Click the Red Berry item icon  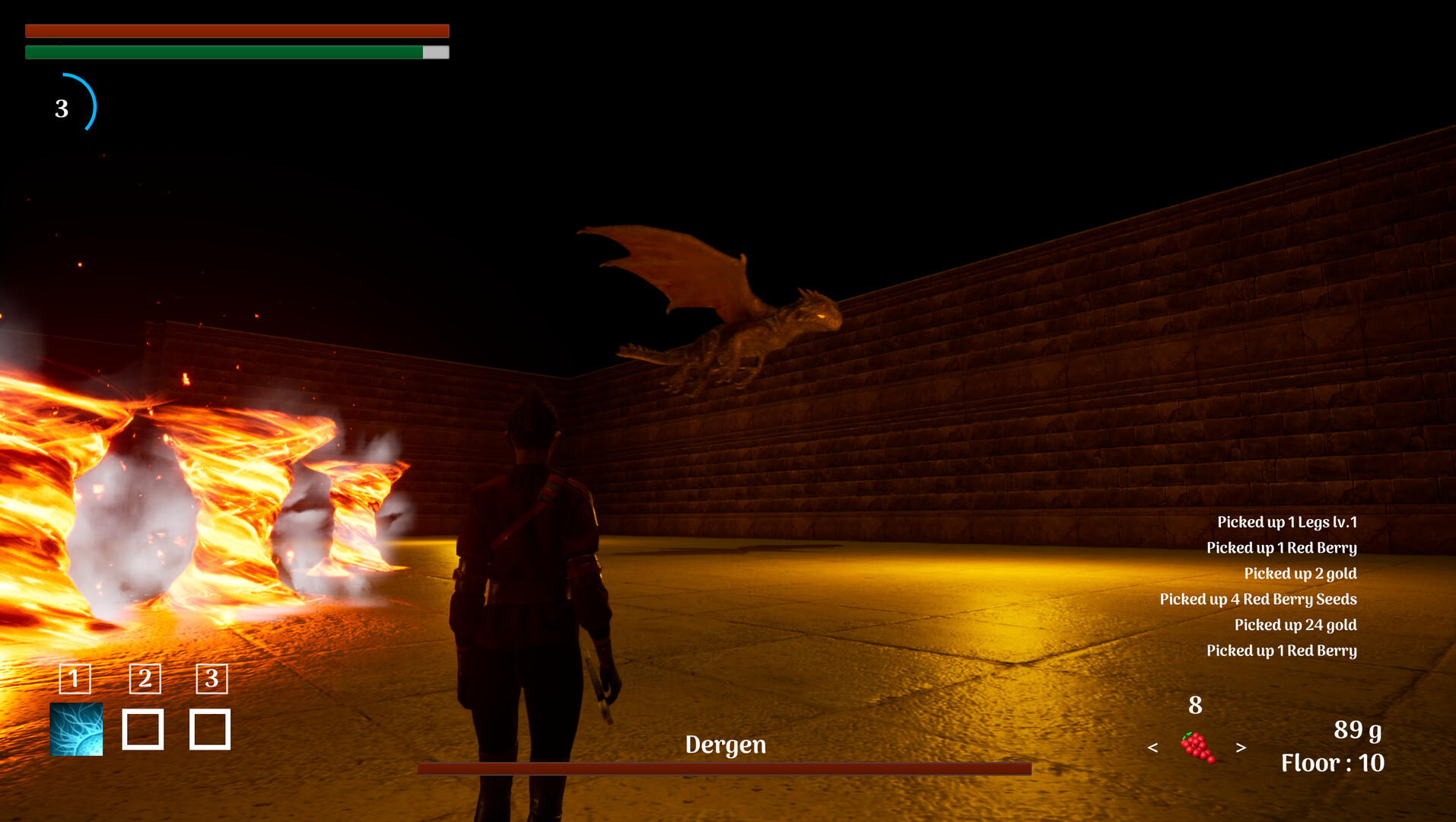[x=1195, y=747]
